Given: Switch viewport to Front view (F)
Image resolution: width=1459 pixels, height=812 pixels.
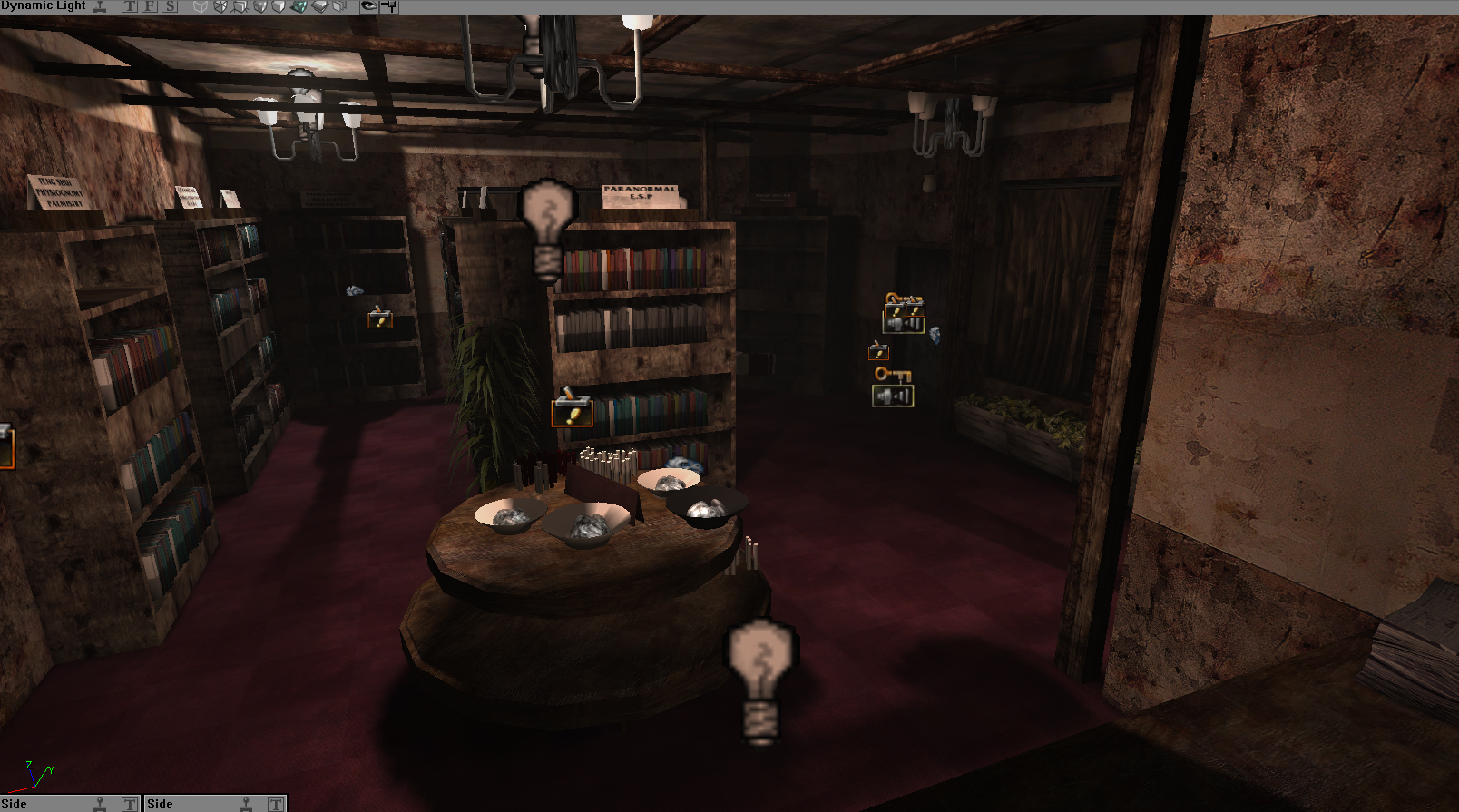Looking at the screenshot, I should pyautogui.click(x=150, y=6).
